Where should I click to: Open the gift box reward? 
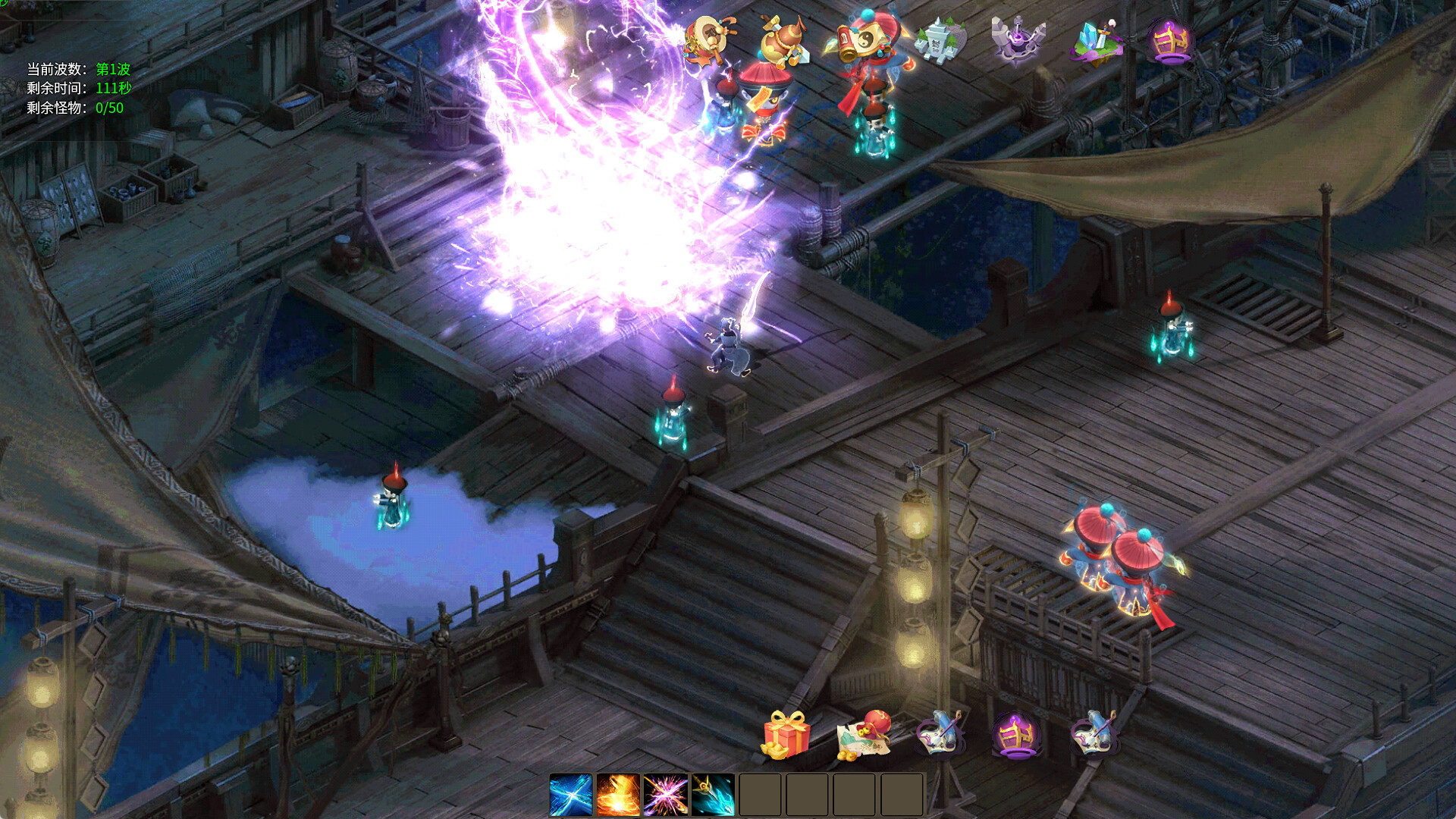pyautogui.click(x=785, y=736)
